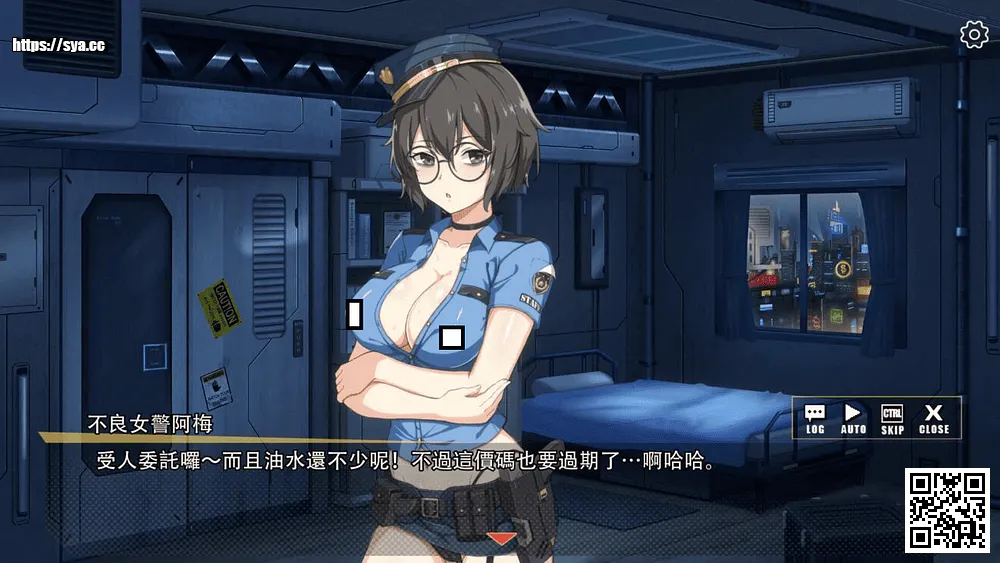Open the dialogue LOG history
Screen dimensions: 1000x563
click(x=815, y=418)
